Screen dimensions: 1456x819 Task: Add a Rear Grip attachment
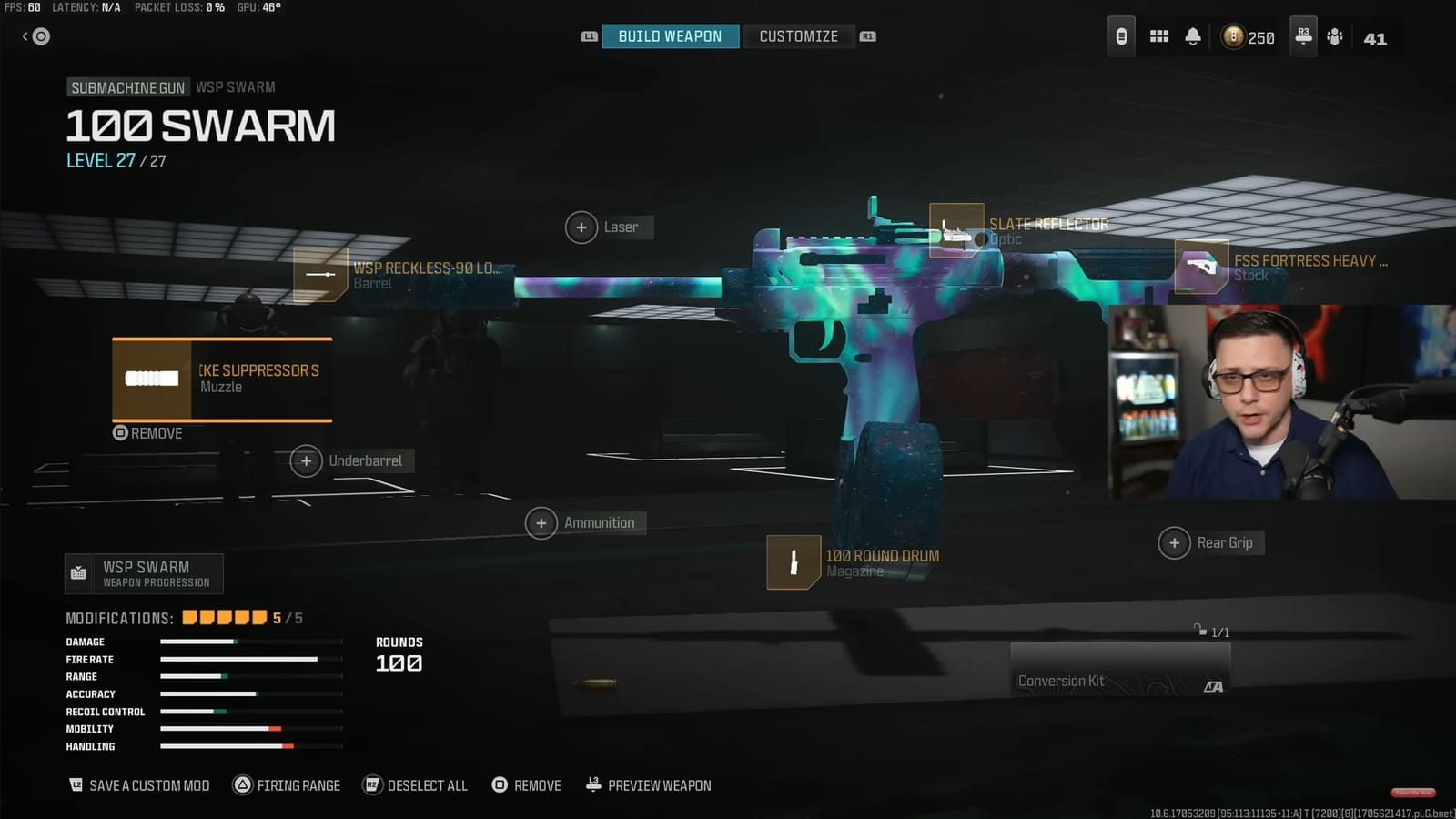click(1175, 542)
